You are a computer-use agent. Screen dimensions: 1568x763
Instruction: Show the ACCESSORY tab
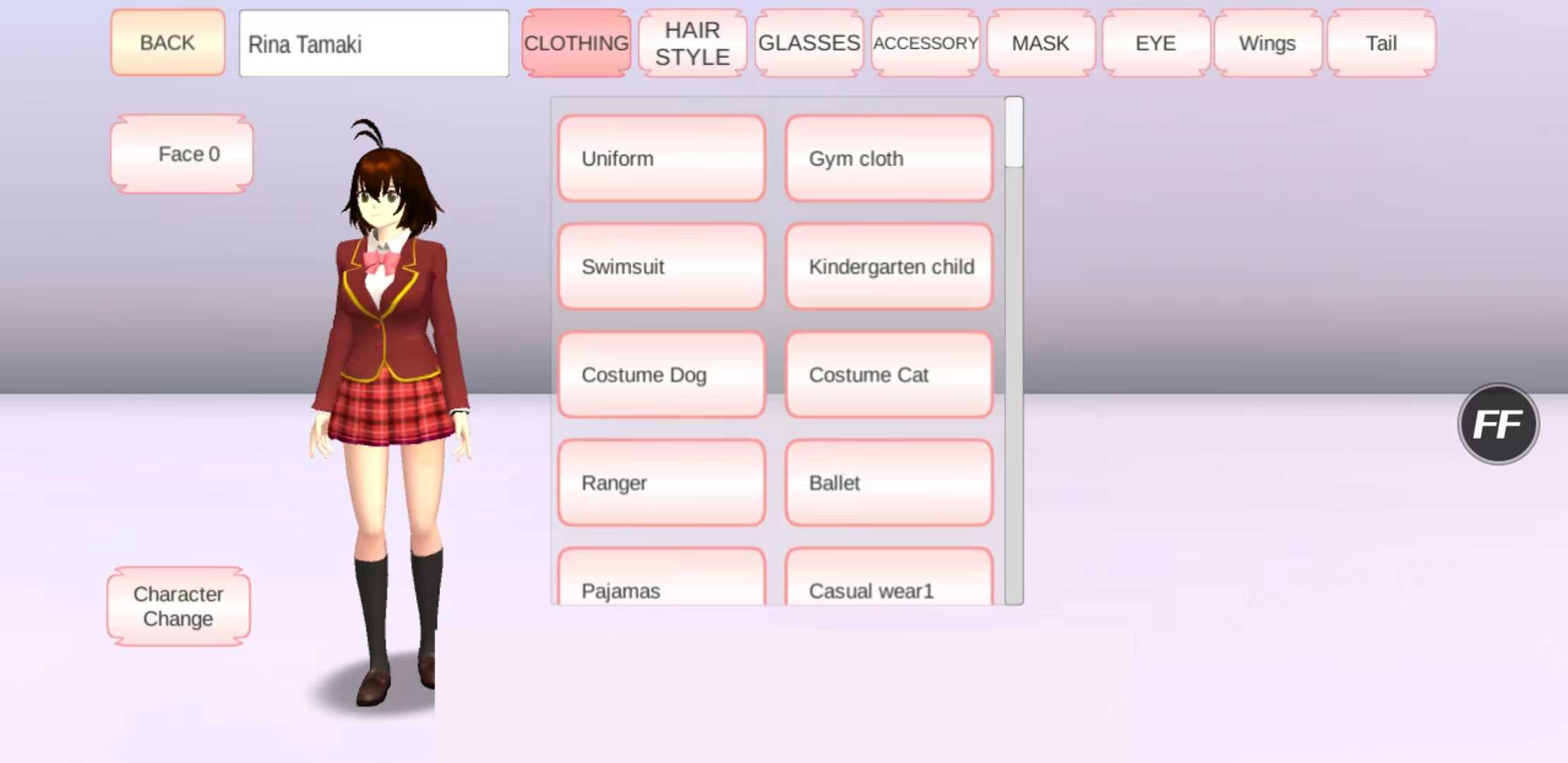click(x=925, y=43)
